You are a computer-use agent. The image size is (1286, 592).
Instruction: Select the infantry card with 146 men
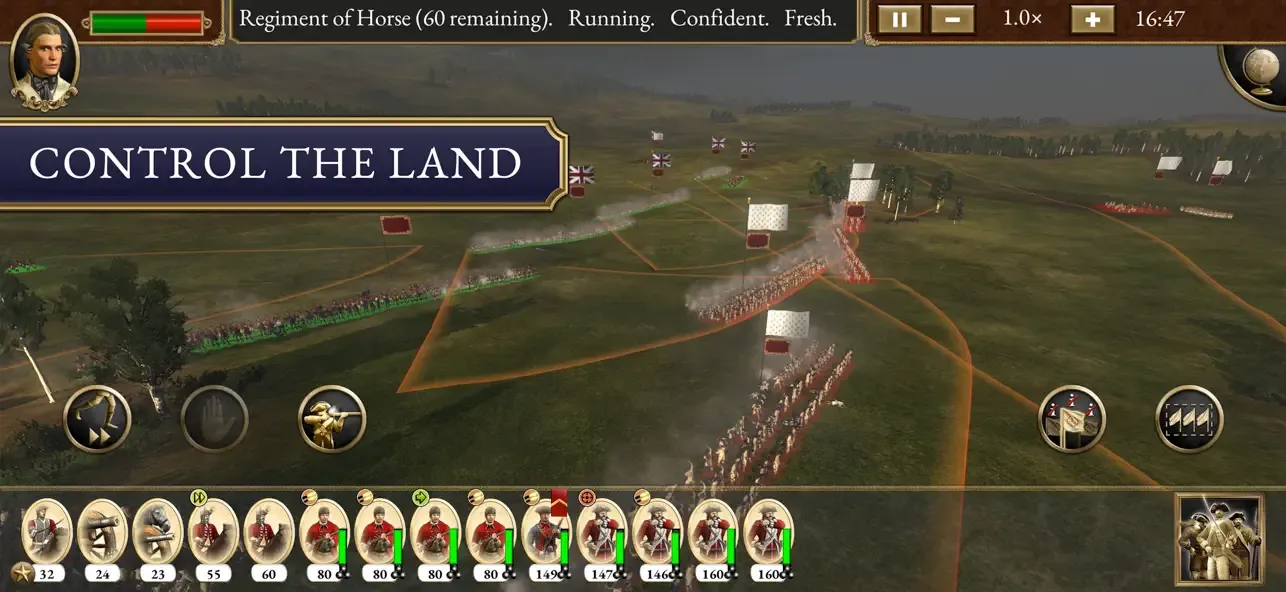[657, 532]
